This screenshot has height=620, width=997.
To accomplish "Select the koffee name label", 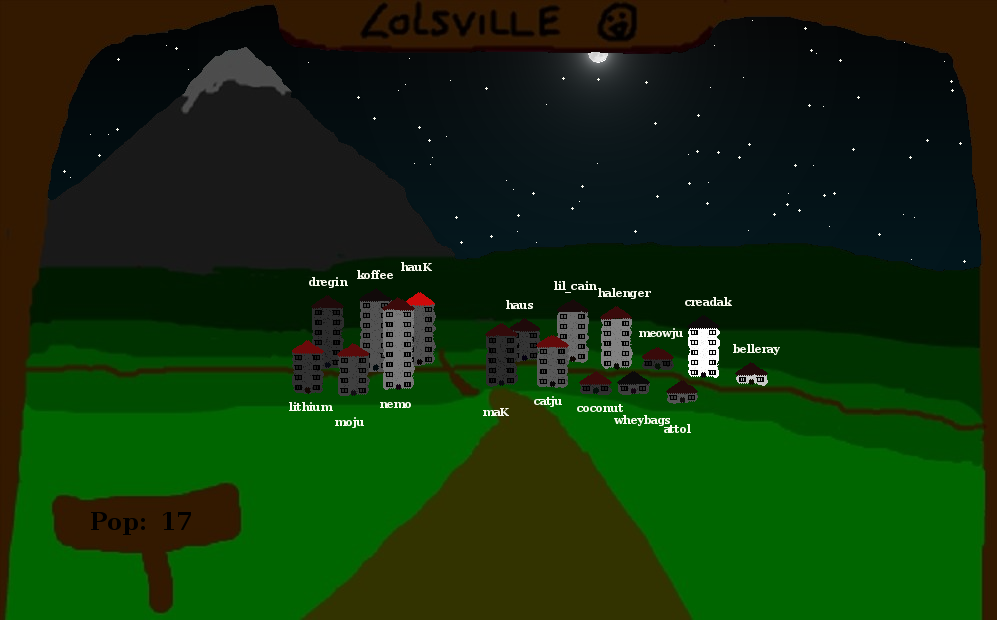I will [x=375, y=275].
